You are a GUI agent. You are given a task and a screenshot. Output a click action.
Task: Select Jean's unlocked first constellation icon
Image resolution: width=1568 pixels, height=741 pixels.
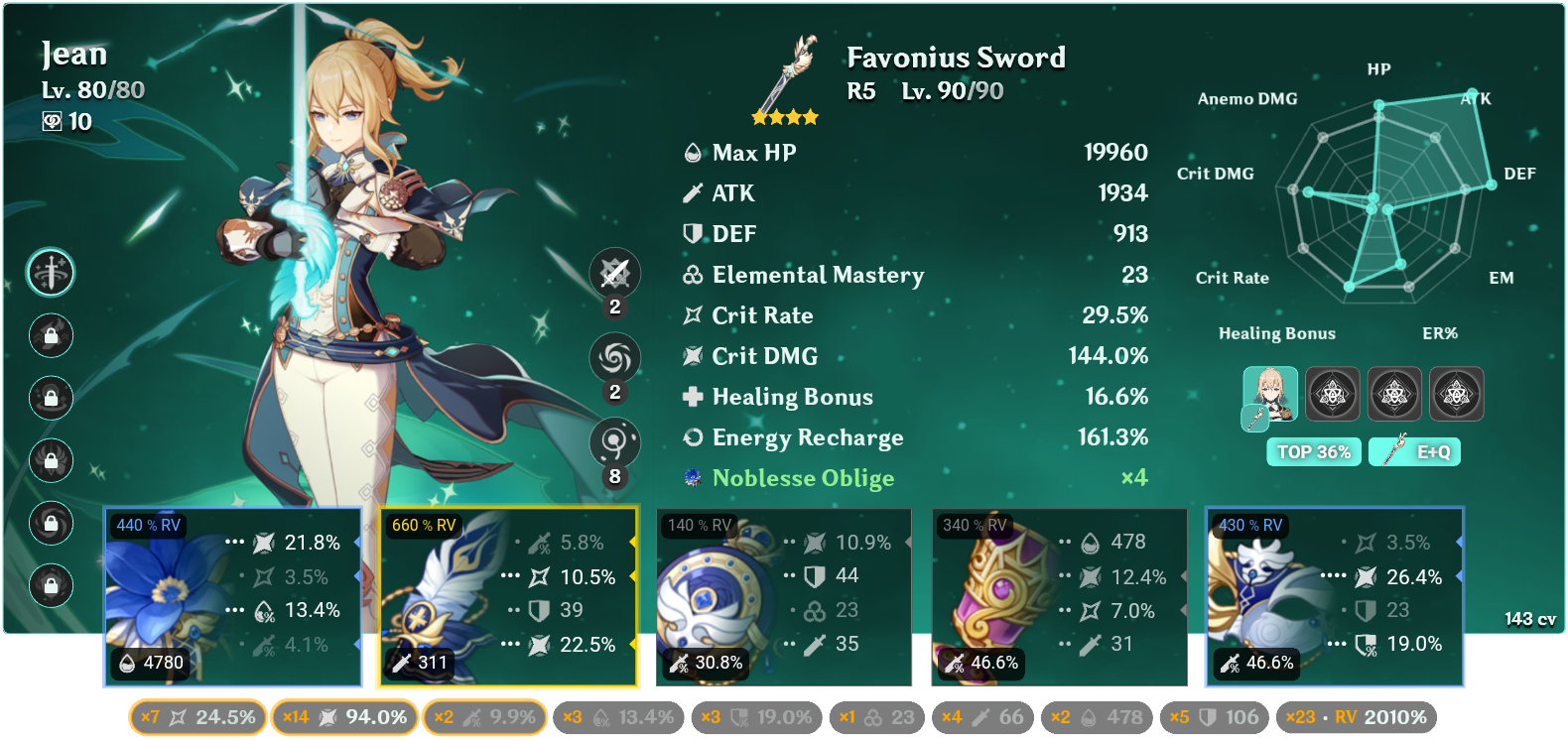tap(51, 272)
